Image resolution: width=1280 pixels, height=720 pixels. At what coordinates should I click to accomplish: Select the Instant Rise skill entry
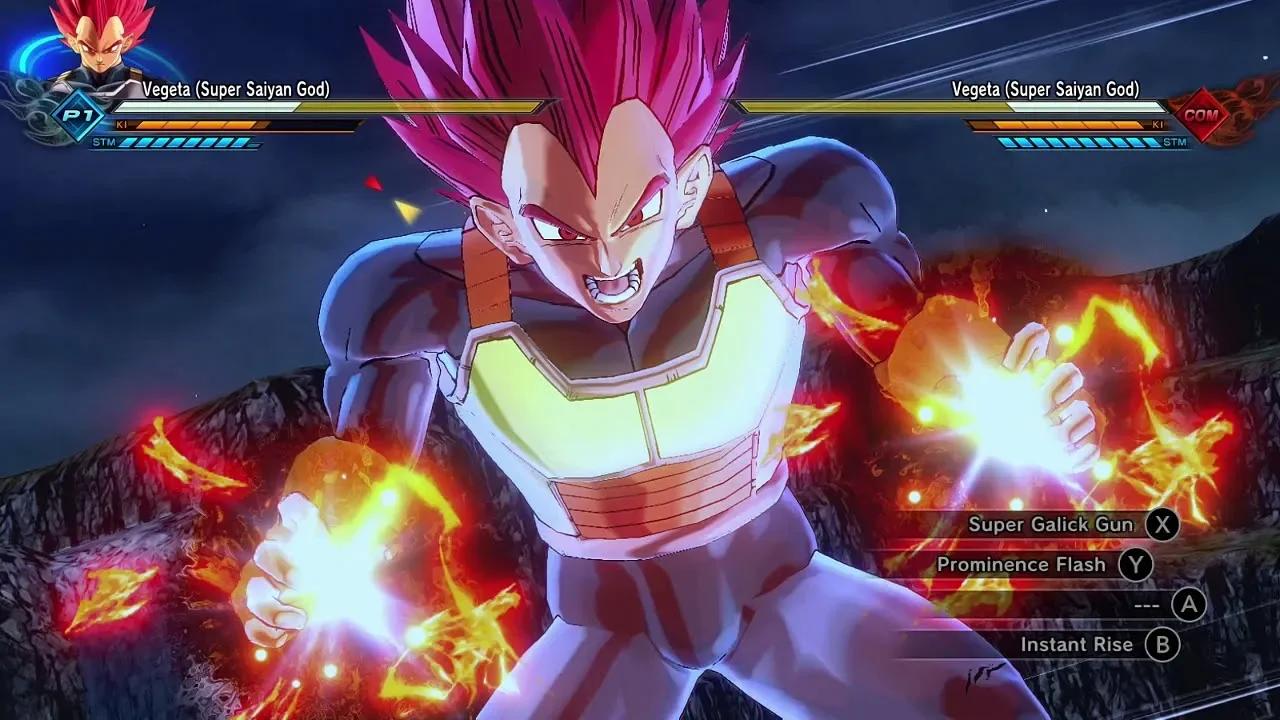[1078, 645]
